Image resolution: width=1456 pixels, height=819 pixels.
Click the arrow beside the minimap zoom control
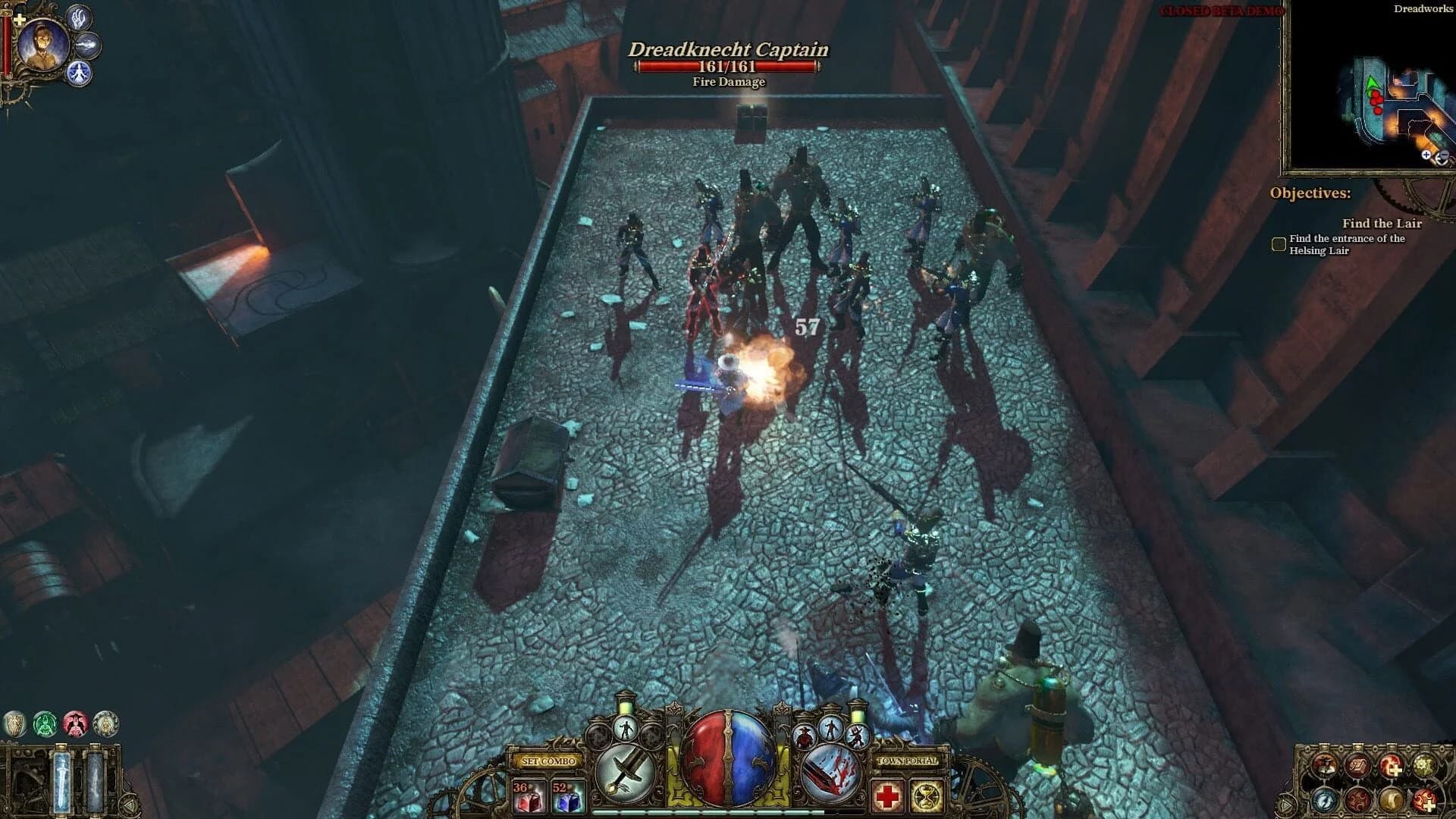1443,156
